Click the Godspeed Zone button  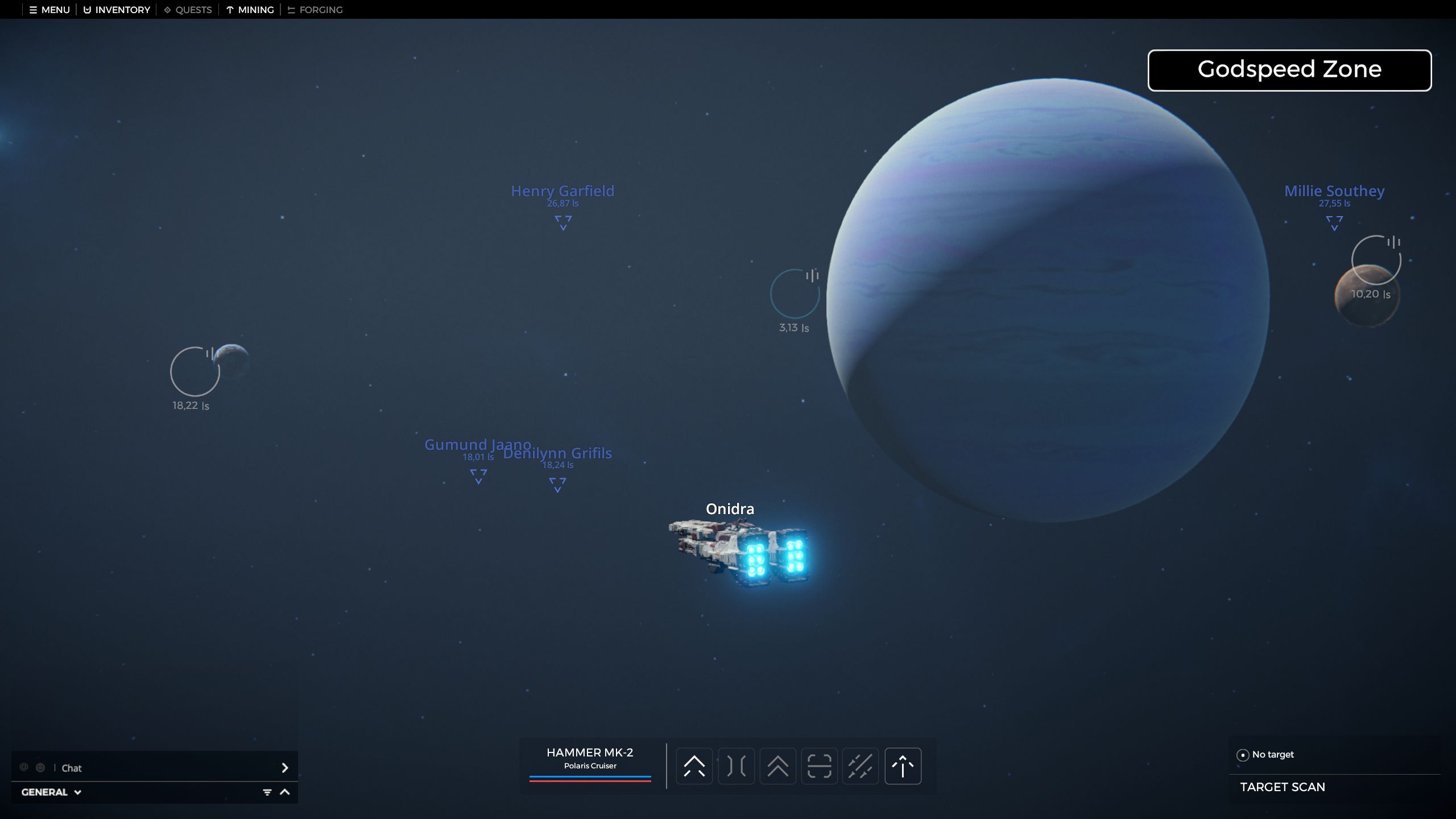pos(1289,69)
